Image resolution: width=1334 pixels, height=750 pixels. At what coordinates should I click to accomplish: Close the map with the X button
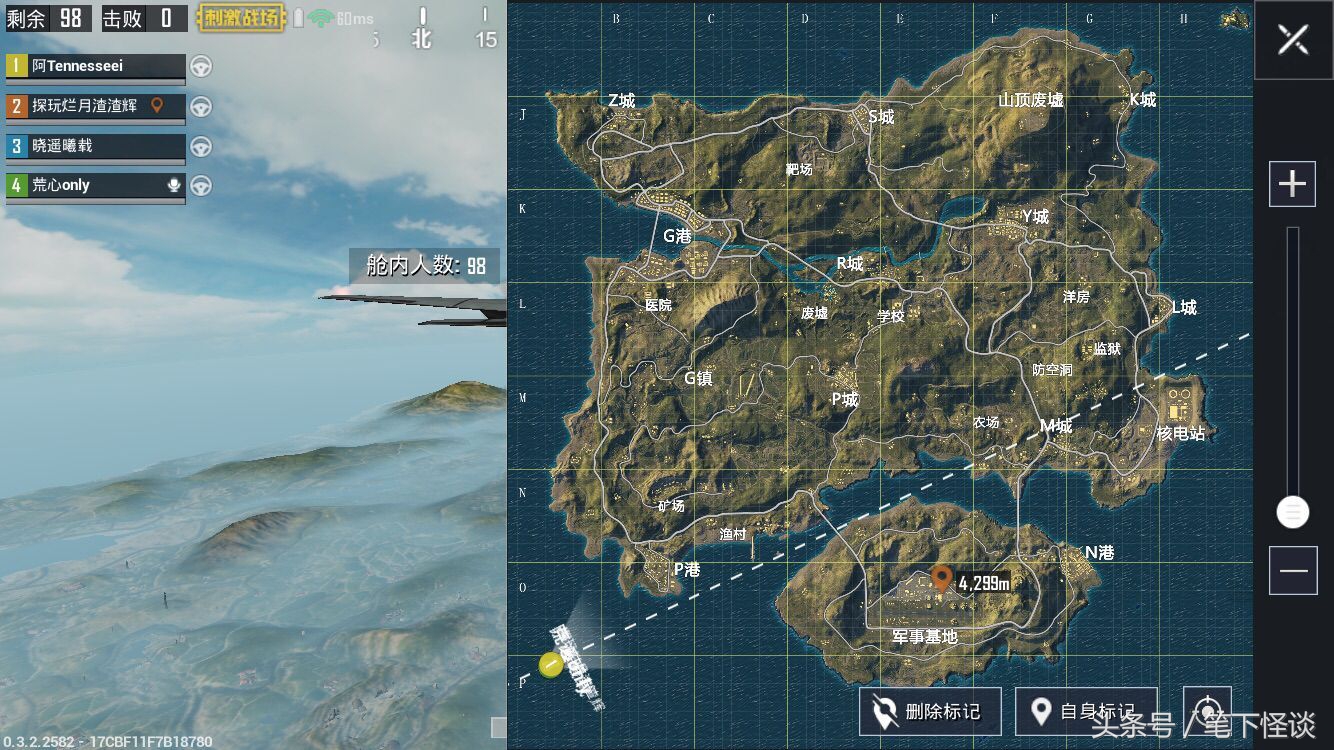tap(1292, 40)
